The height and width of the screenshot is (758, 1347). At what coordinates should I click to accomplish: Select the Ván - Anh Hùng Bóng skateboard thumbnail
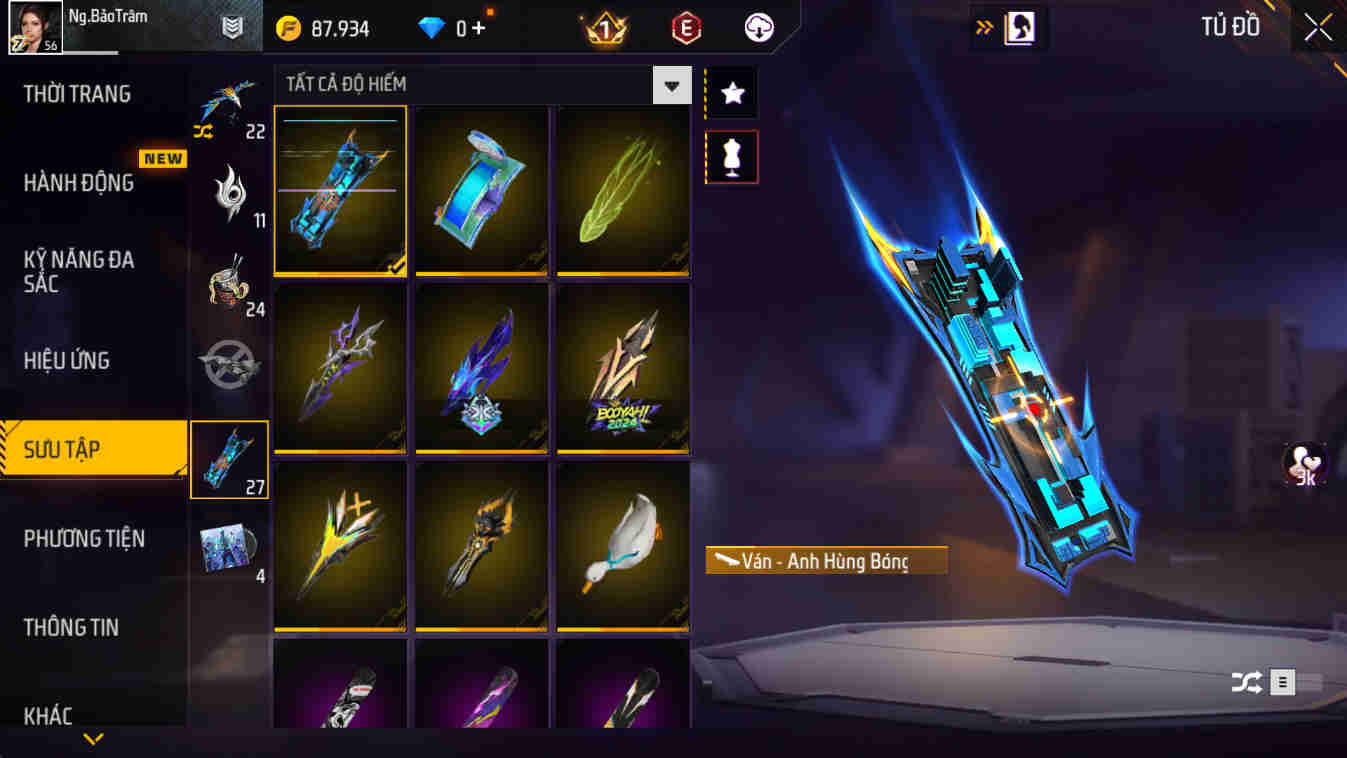pyautogui.click(x=340, y=190)
